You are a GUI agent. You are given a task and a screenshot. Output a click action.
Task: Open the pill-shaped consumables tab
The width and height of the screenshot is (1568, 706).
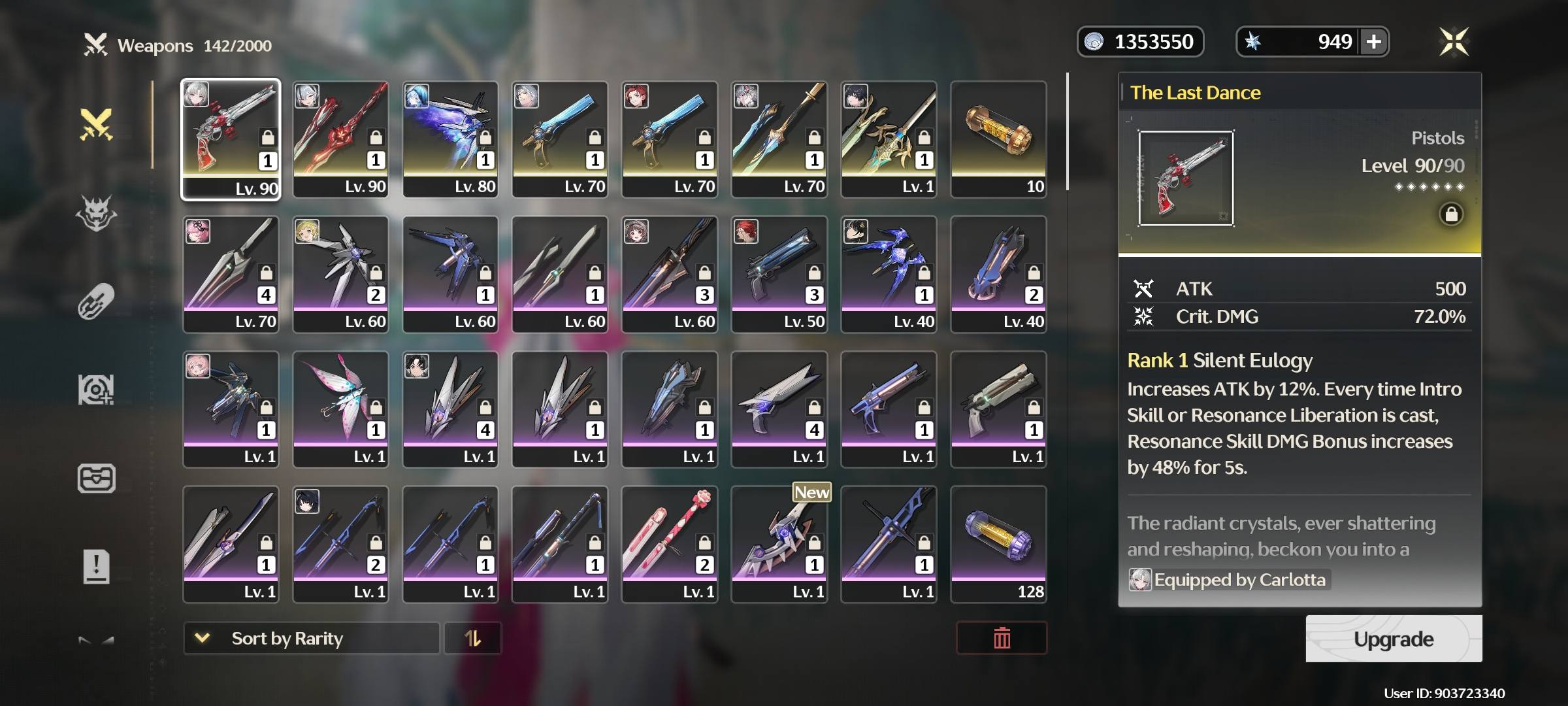tap(96, 301)
